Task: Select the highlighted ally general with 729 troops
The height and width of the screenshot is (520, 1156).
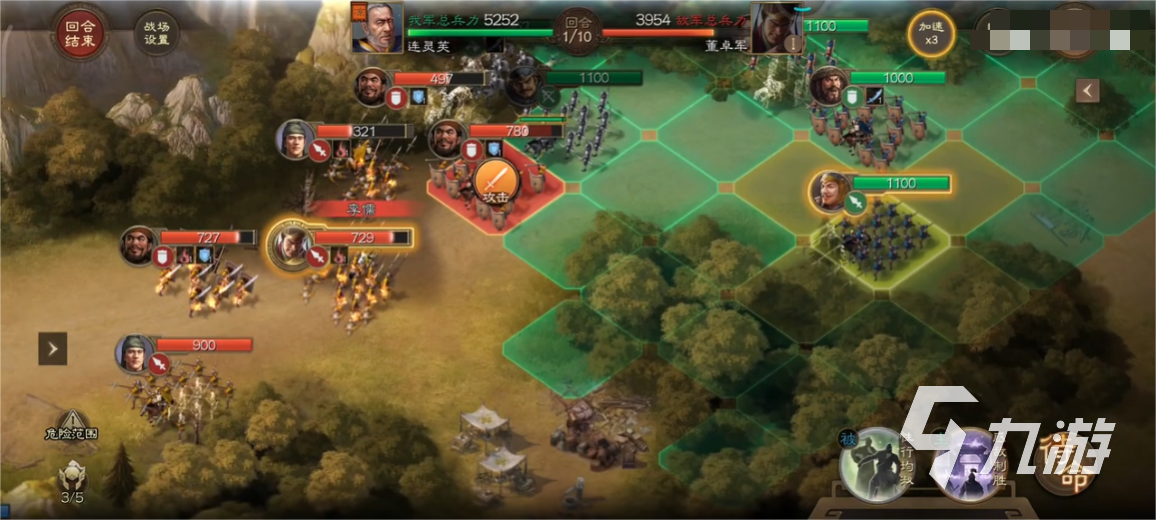Action: [290, 242]
